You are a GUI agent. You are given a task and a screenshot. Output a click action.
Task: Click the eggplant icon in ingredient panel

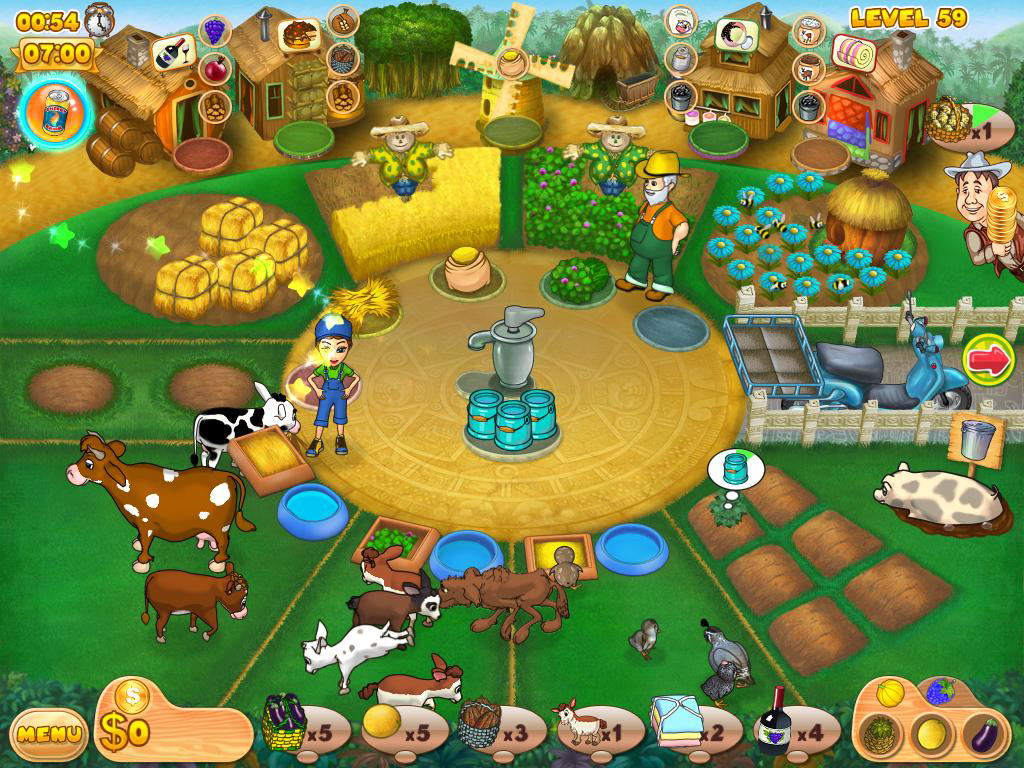point(980,734)
